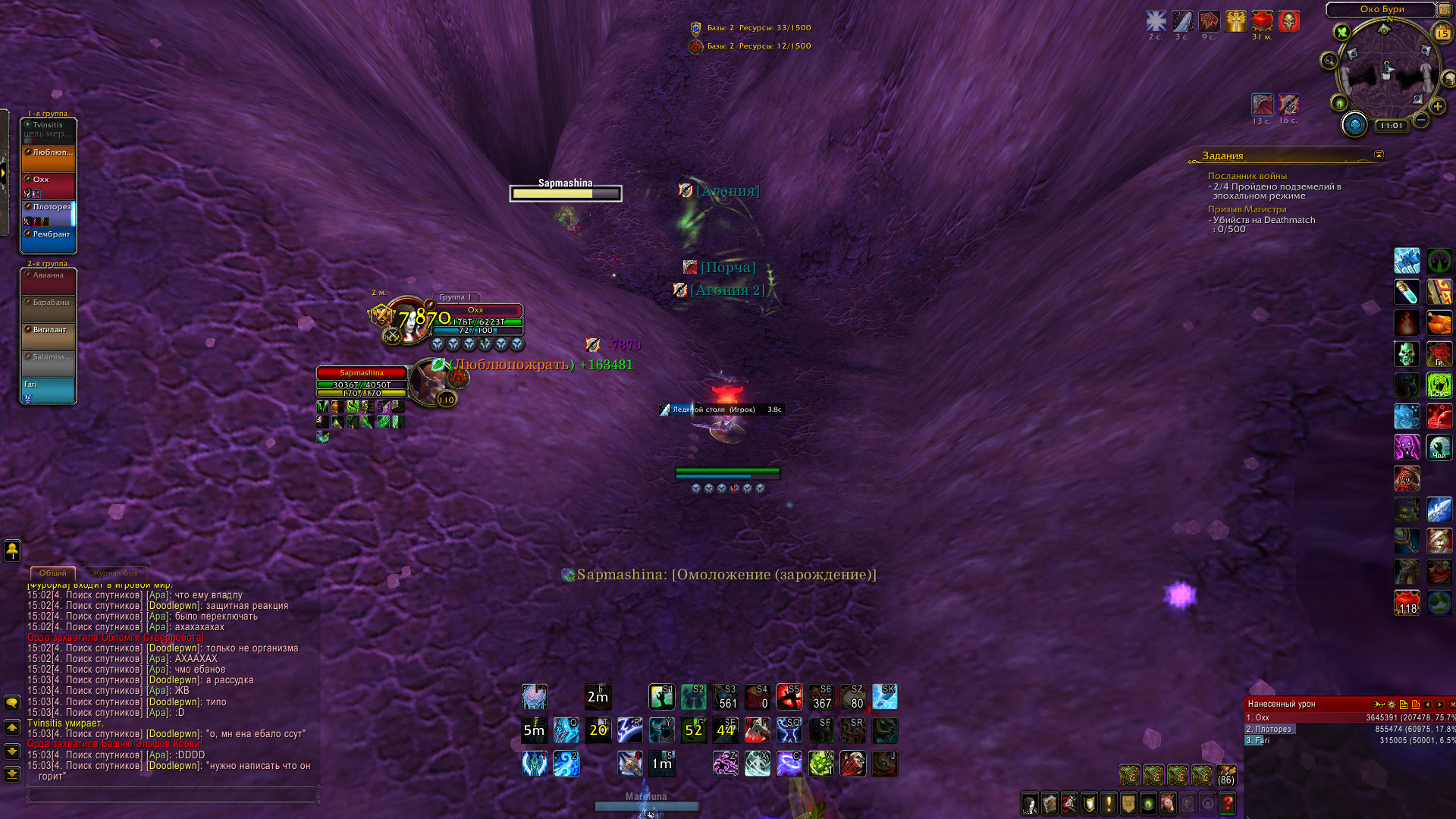Zoom out the minimap with the minus button

(x=1422, y=121)
